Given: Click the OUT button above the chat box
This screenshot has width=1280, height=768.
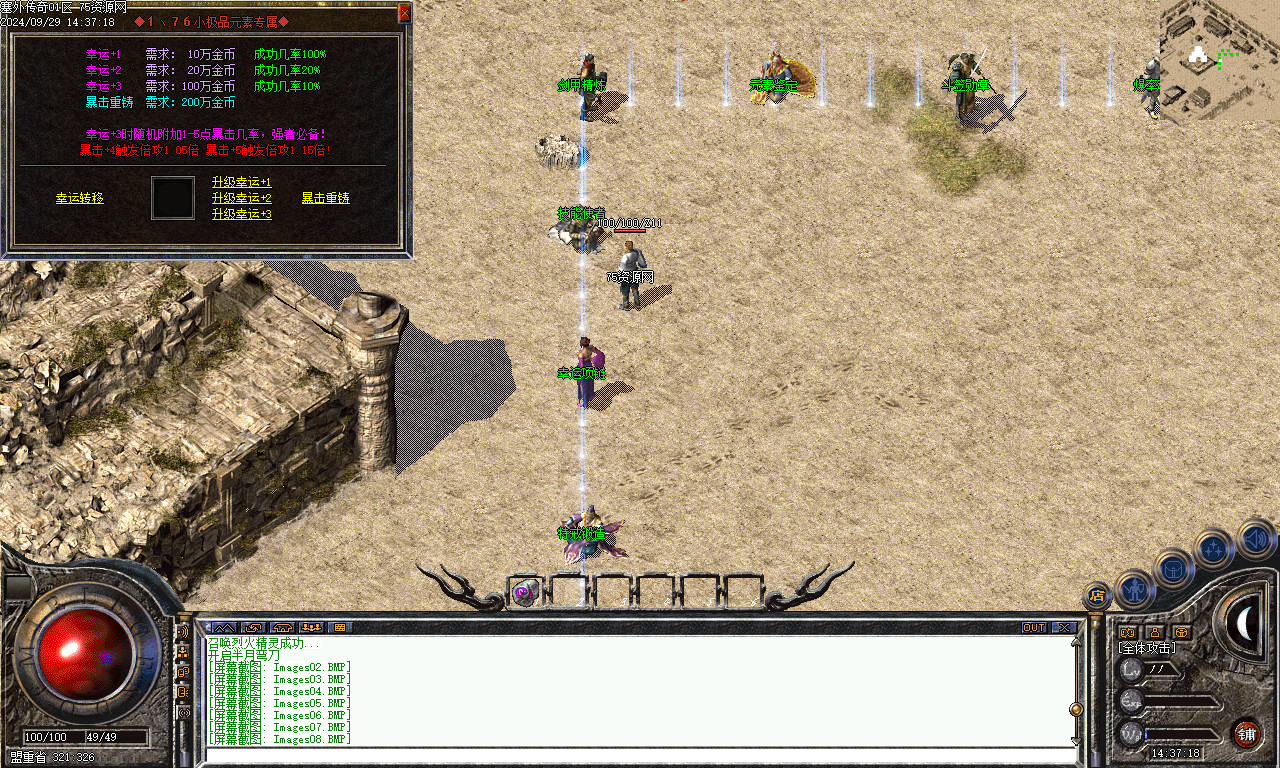Looking at the screenshot, I should (1034, 628).
